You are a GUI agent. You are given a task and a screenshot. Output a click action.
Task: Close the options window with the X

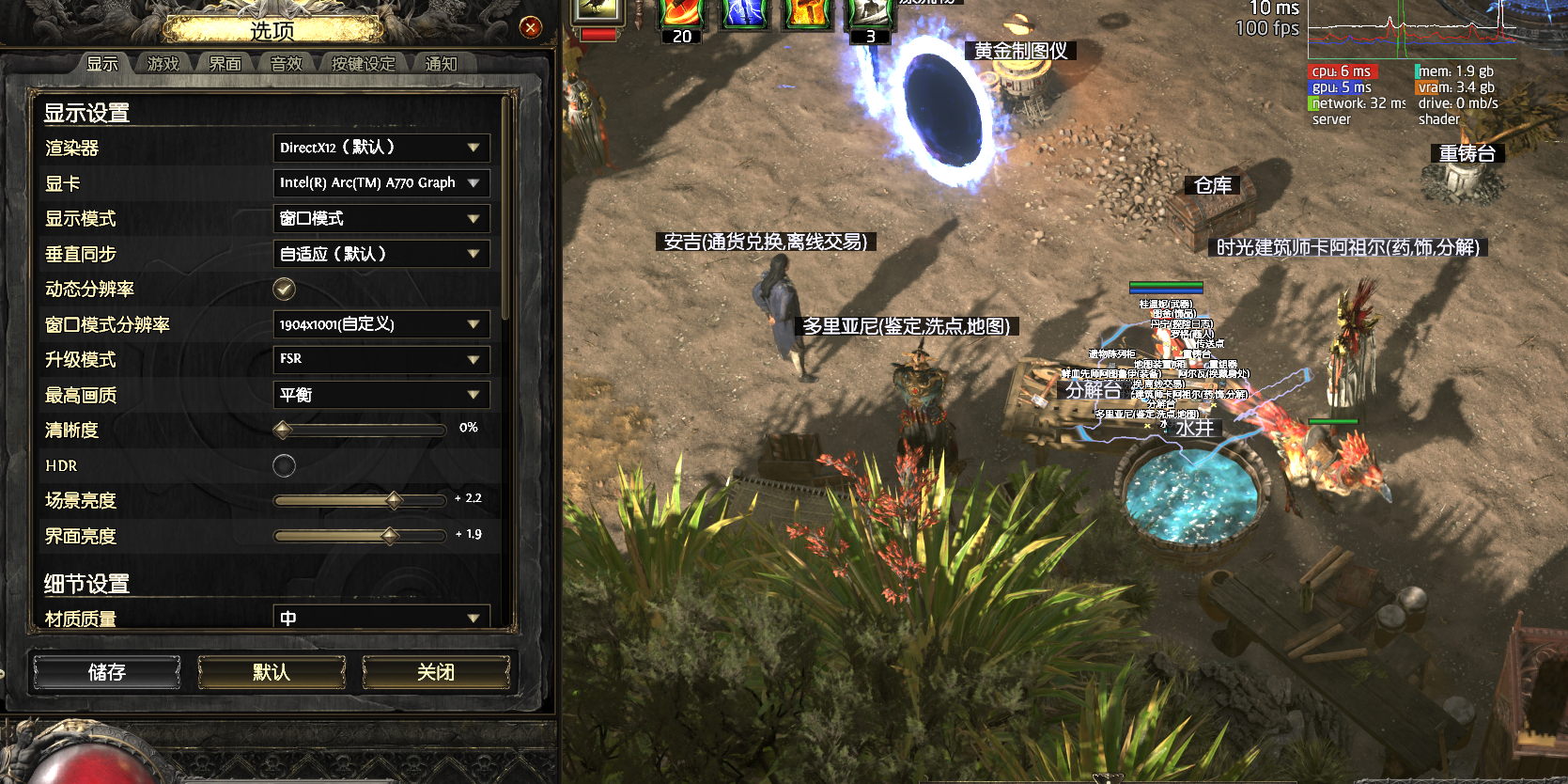coord(531,27)
